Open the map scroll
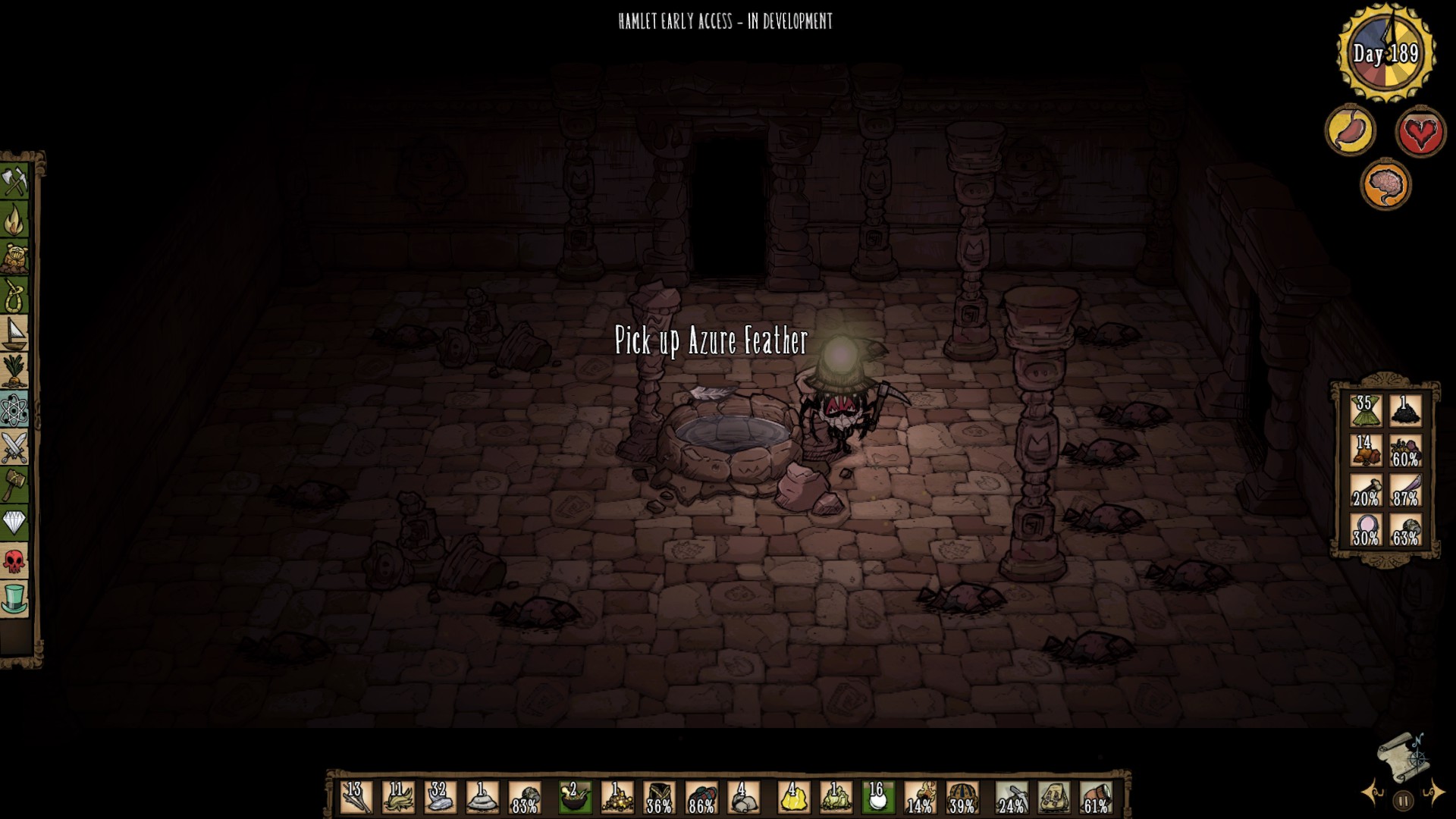 (x=1401, y=758)
